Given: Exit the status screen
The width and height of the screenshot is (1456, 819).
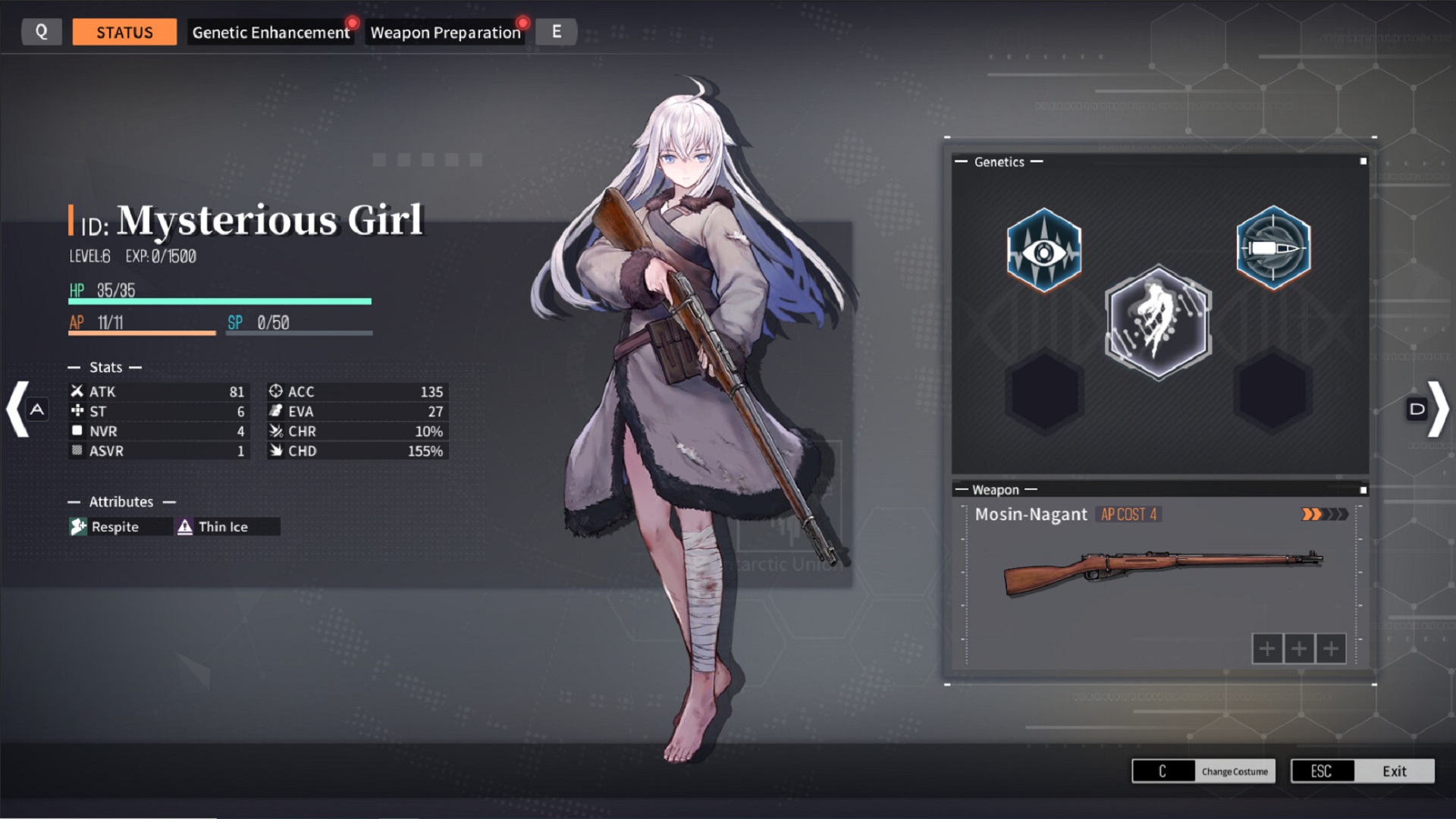Looking at the screenshot, I should coord(1362,771).
